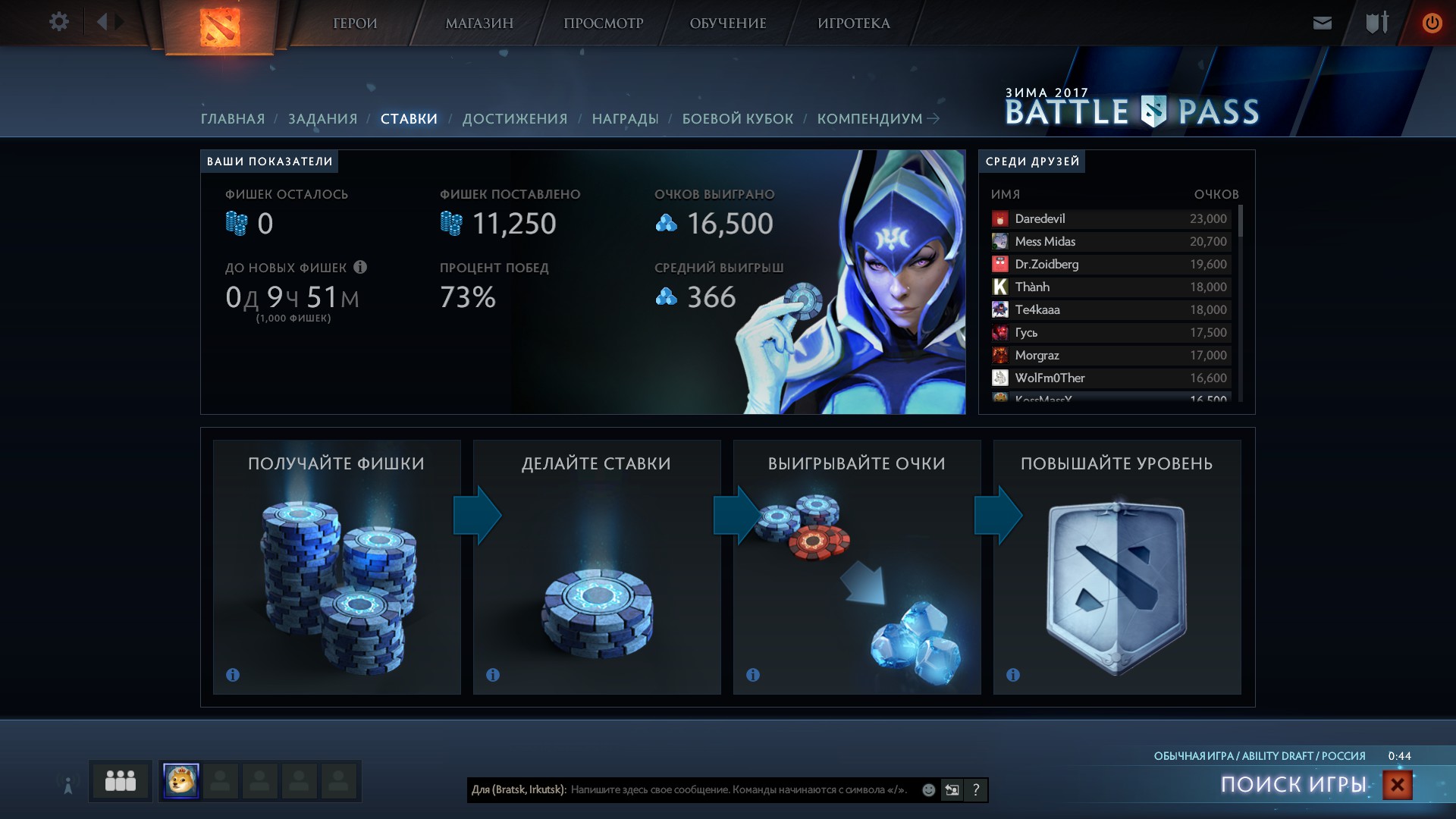Click the keyboard layout icon near chat
The height and width of the screenshot is (819, 1456).
951,790
